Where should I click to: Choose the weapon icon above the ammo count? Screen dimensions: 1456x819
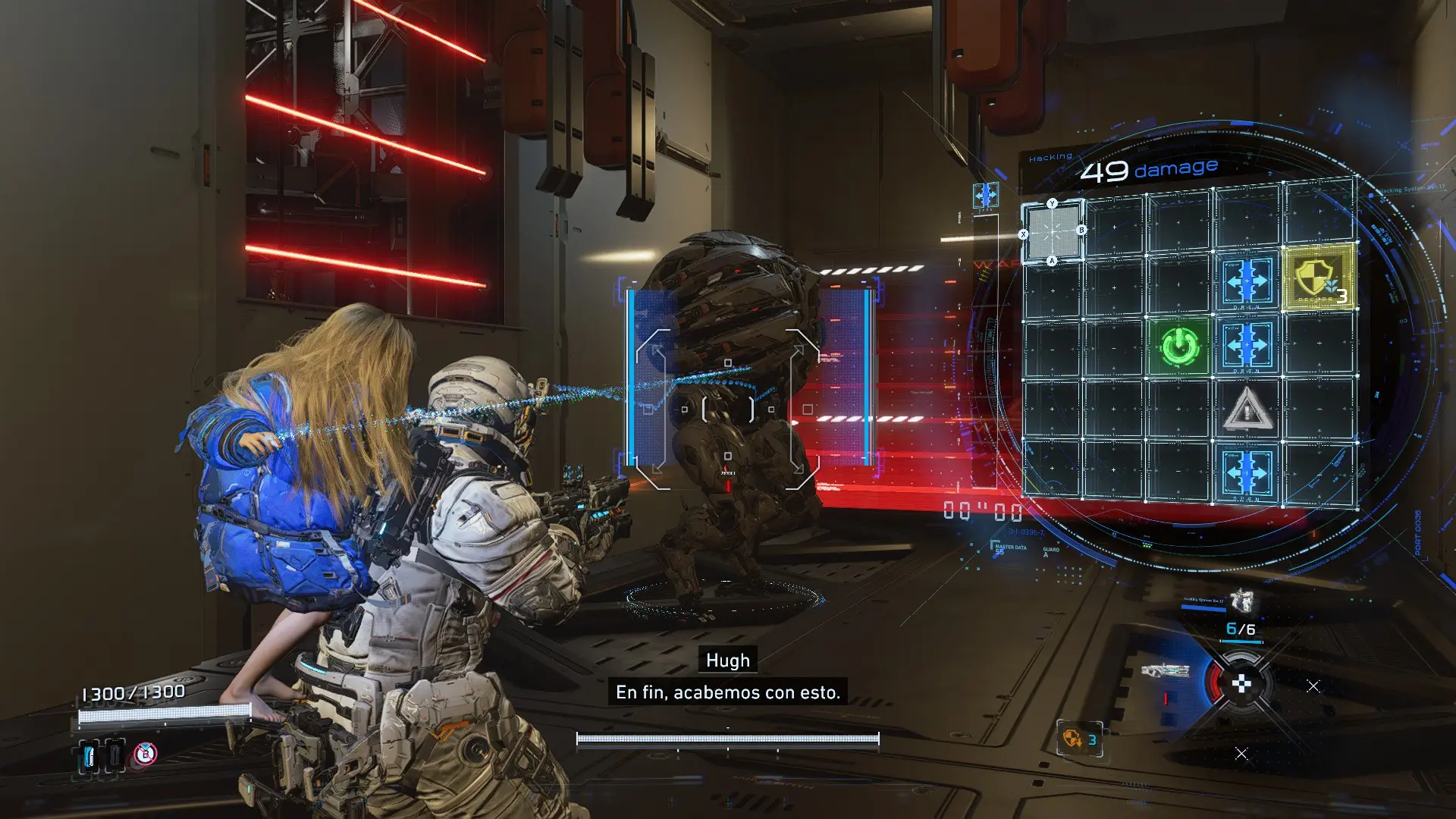click(x=1241, y=601)
